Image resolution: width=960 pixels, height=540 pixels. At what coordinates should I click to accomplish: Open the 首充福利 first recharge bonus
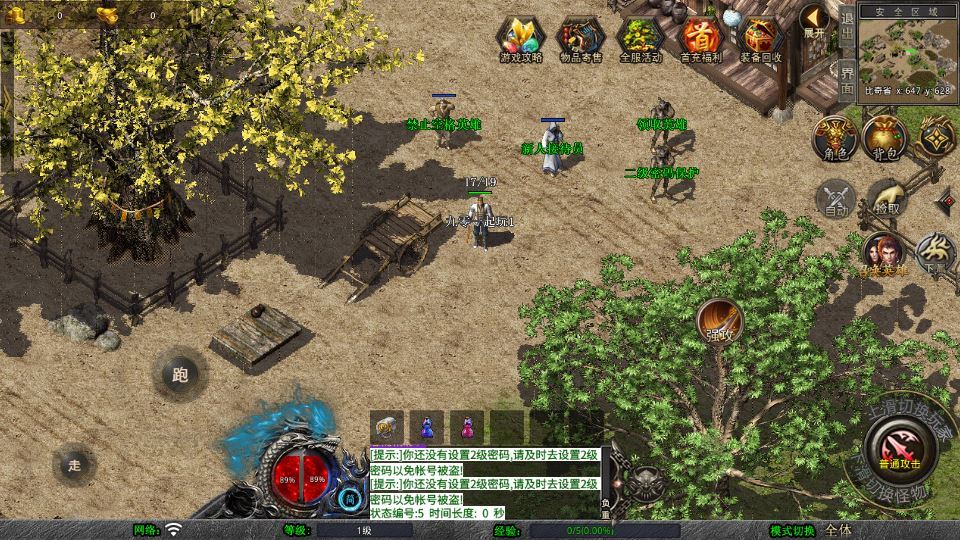click(x=701, y=38)
